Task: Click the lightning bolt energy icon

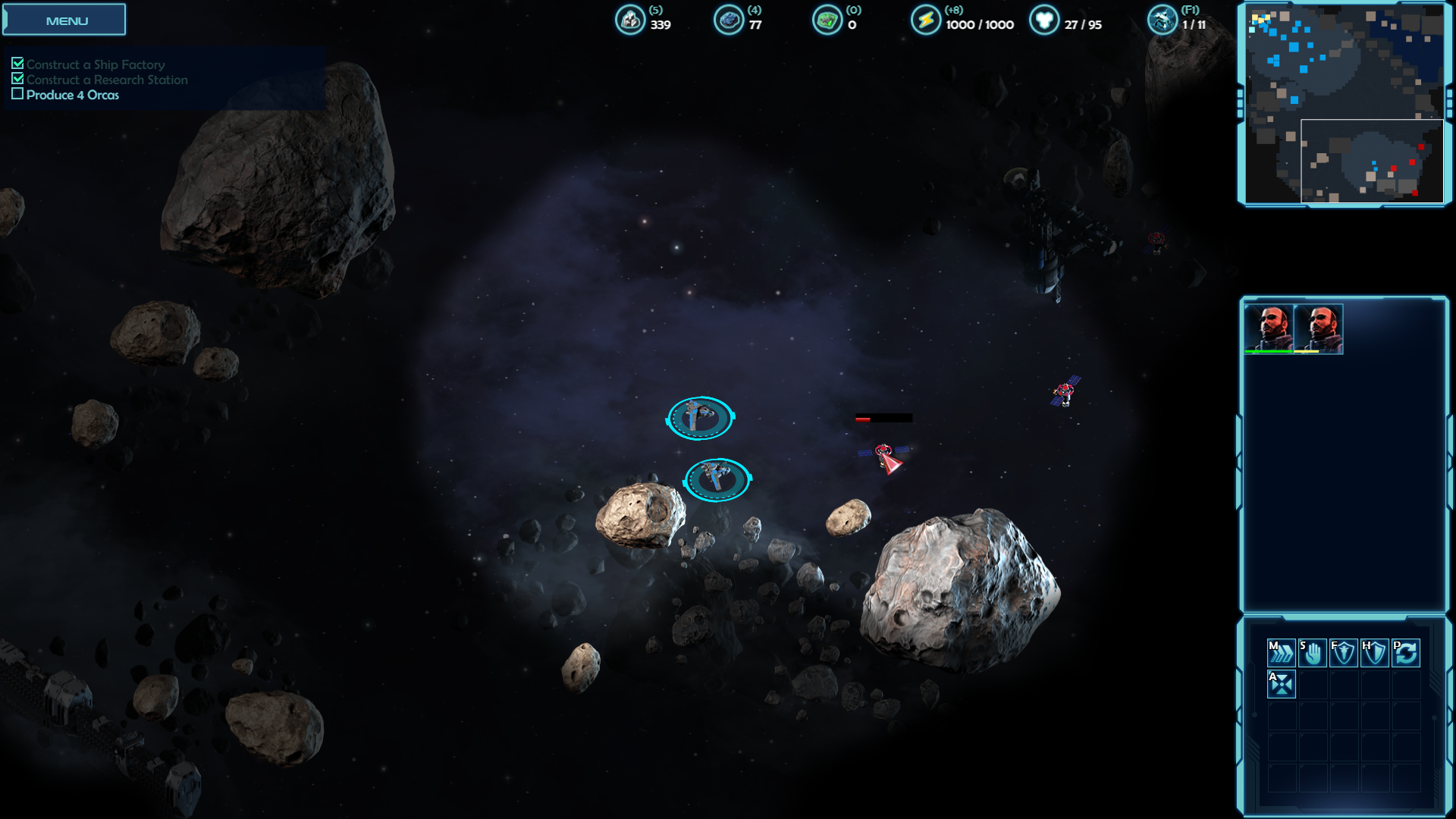Action: [925, 20]
